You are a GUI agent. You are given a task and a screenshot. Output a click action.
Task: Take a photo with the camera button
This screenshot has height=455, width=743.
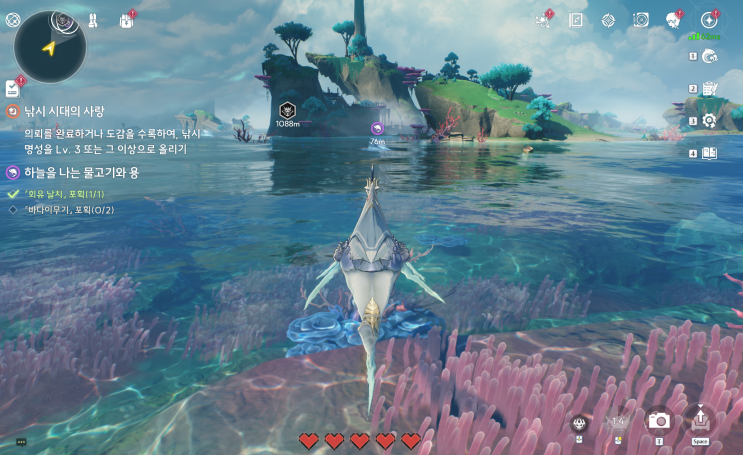pyautogui.click(x=659, y=421)
